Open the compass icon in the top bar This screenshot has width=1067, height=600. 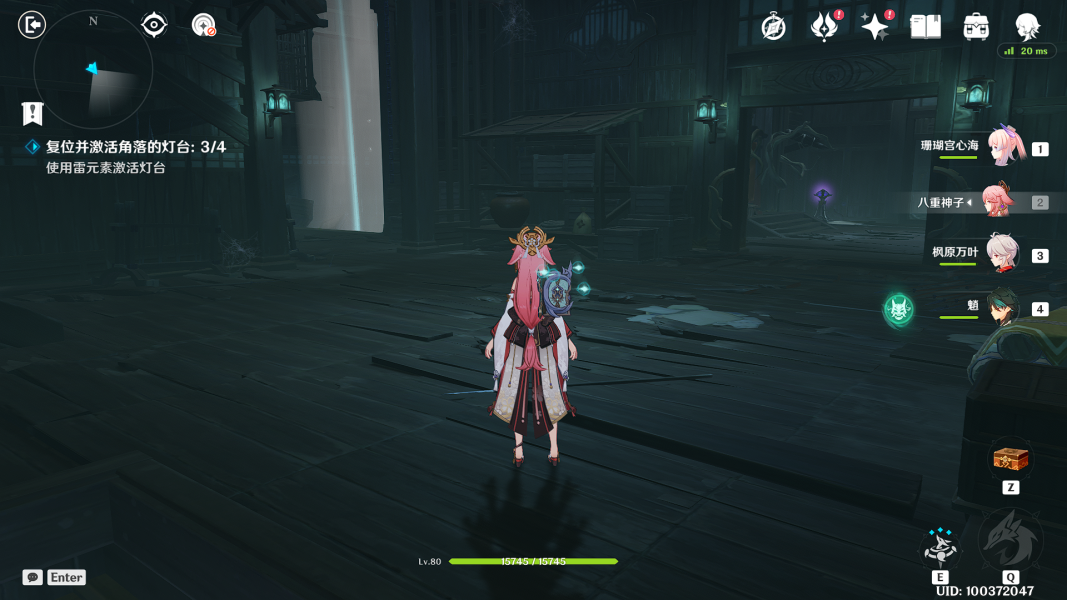(773, 27)
